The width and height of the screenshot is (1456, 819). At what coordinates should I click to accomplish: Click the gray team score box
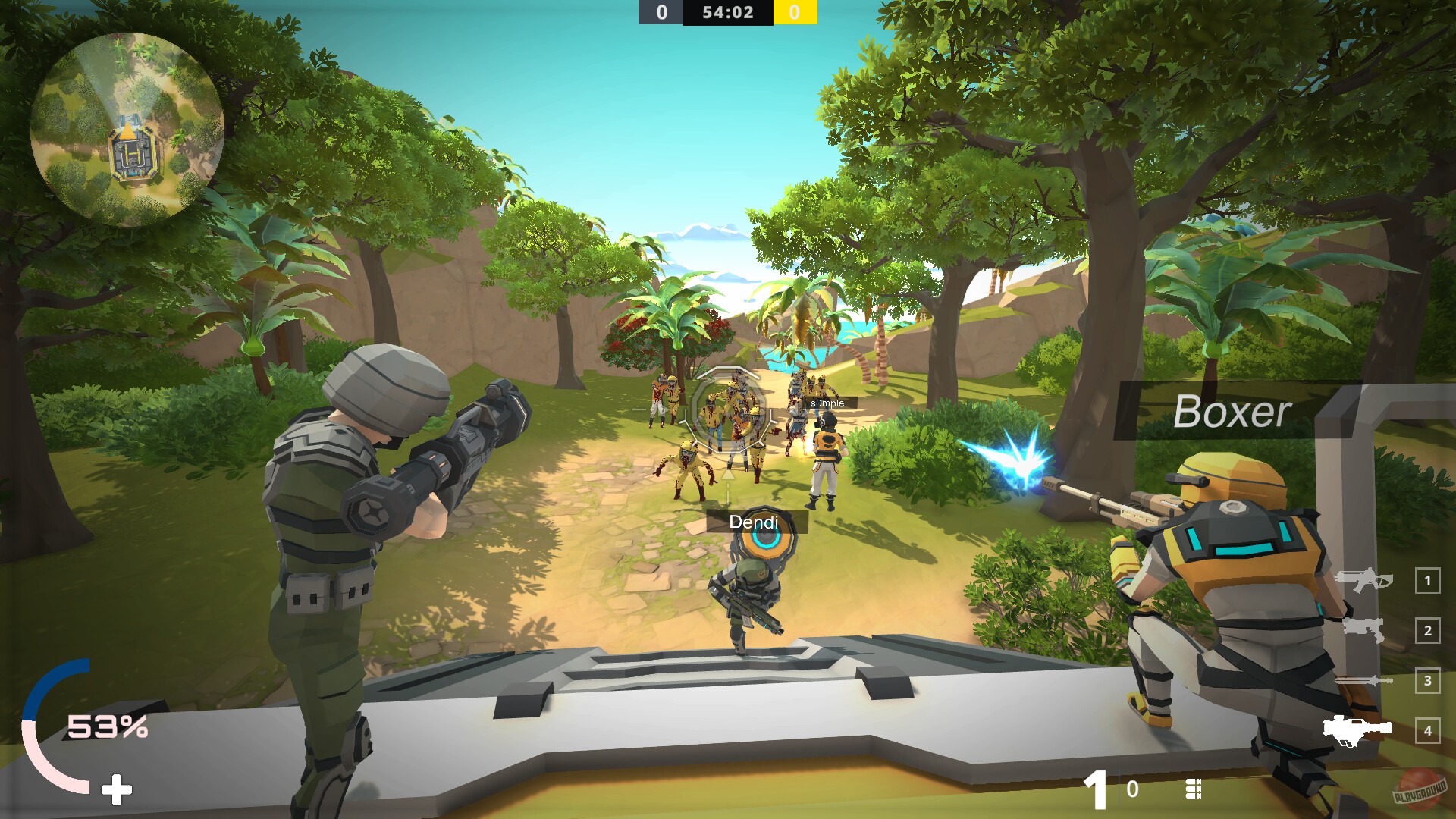(661, 11)
